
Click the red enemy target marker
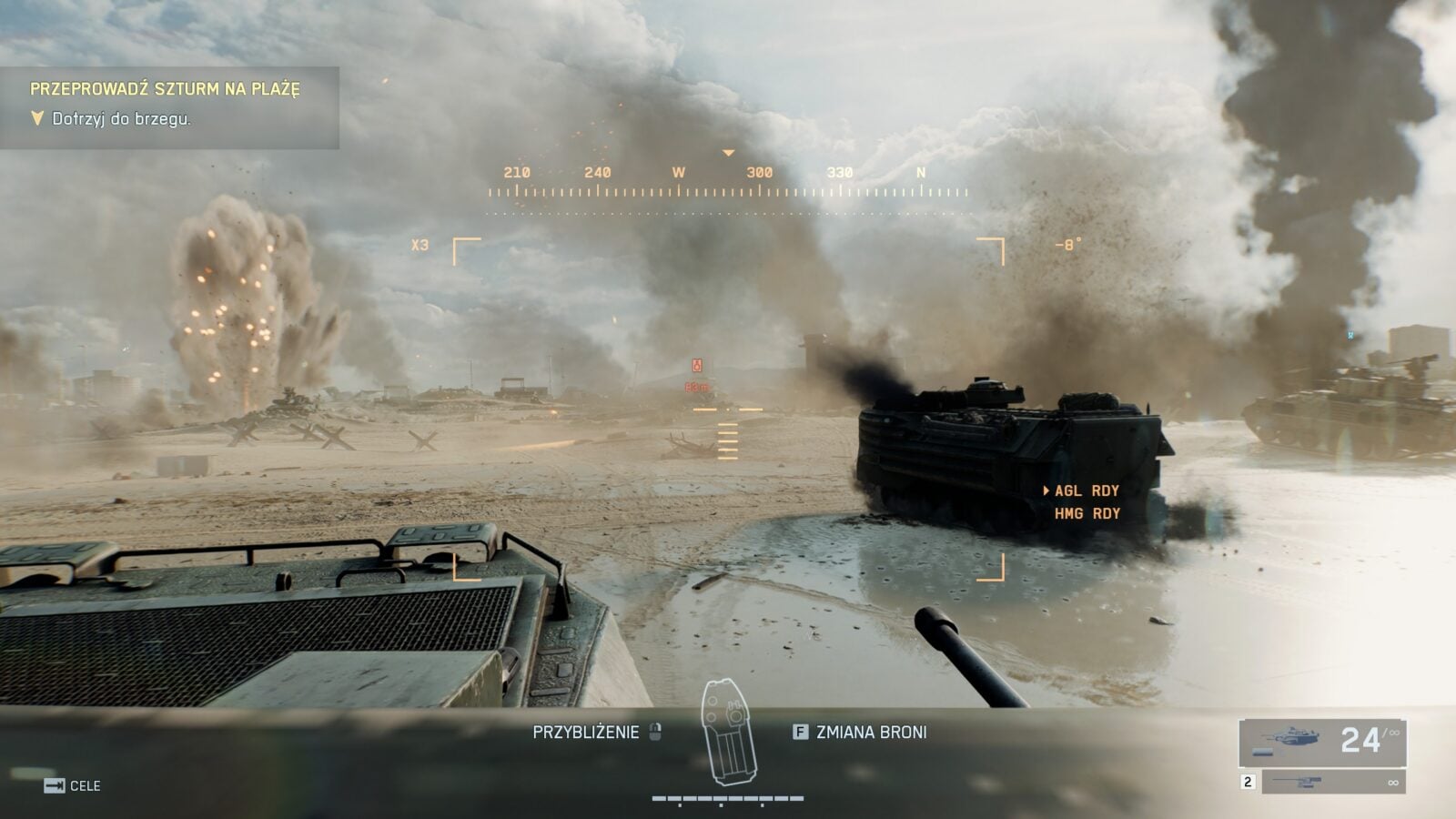(697, 366)
